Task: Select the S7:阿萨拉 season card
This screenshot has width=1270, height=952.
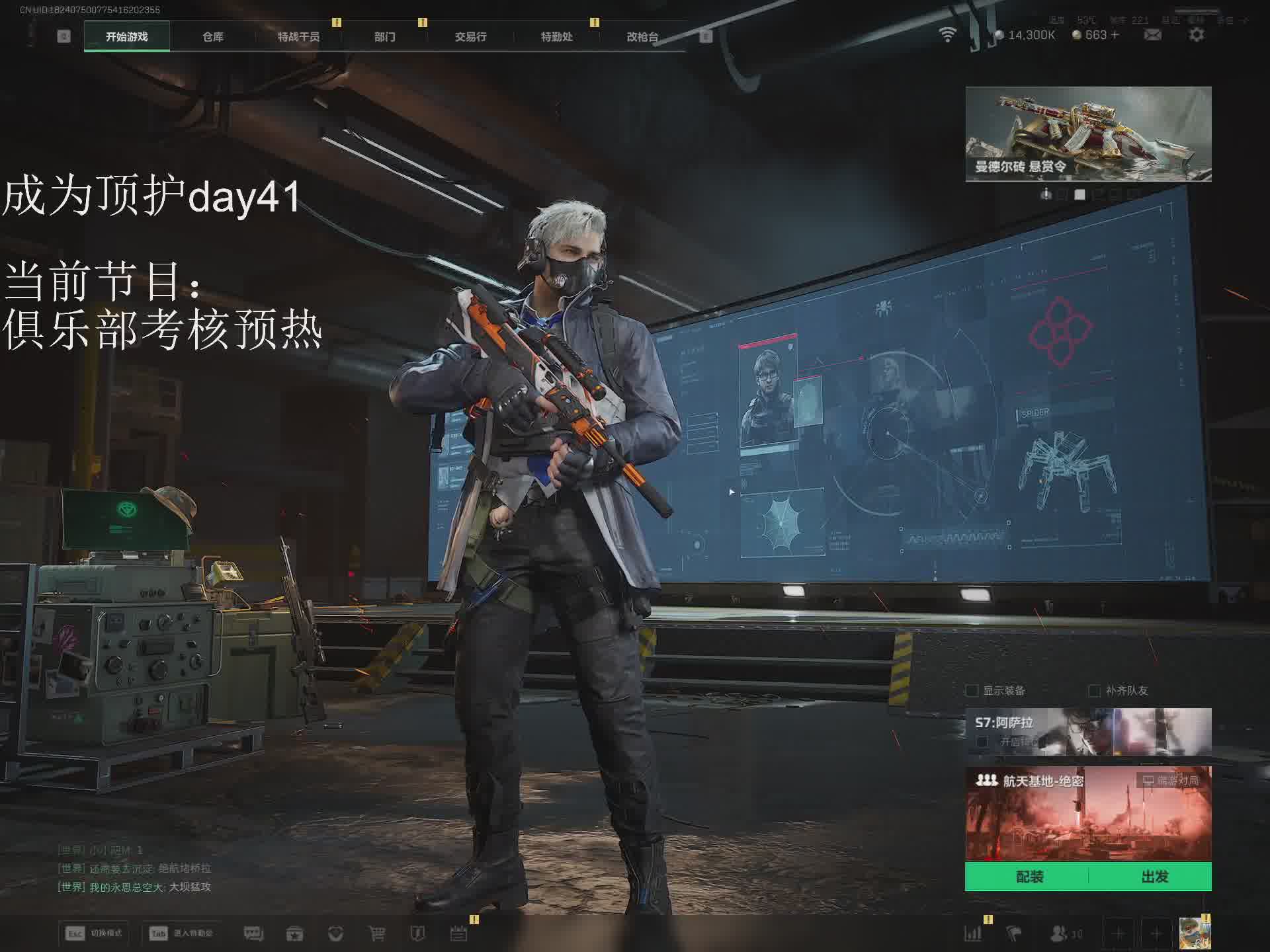Action: [x=1088, y=731]
